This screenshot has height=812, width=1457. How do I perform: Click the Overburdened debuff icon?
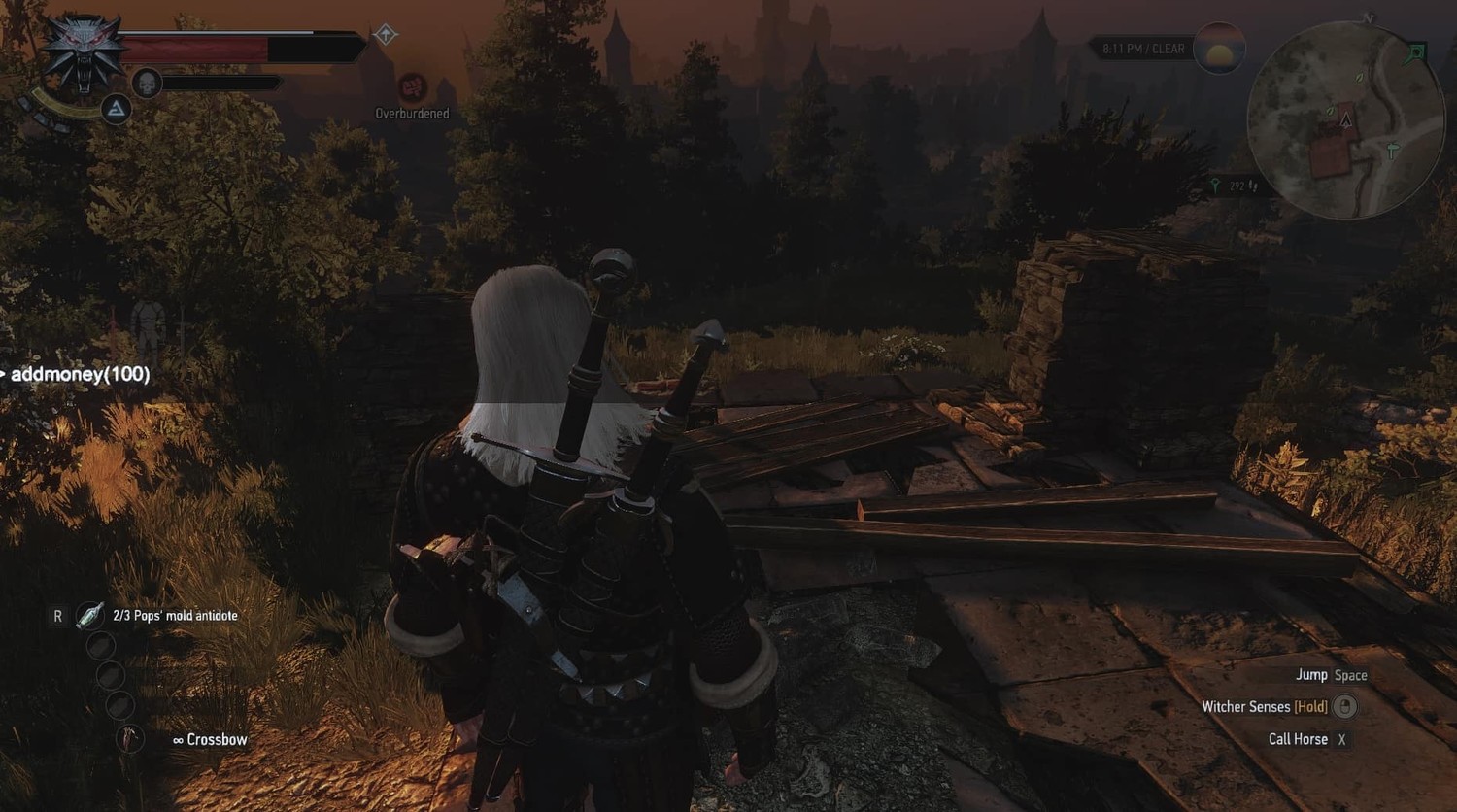click(x=412, y=87)
